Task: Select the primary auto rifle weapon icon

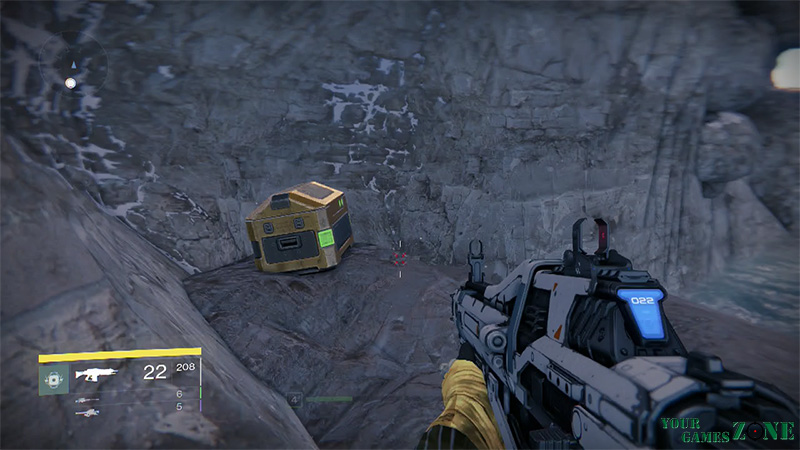Action: [x=97, y=375]
